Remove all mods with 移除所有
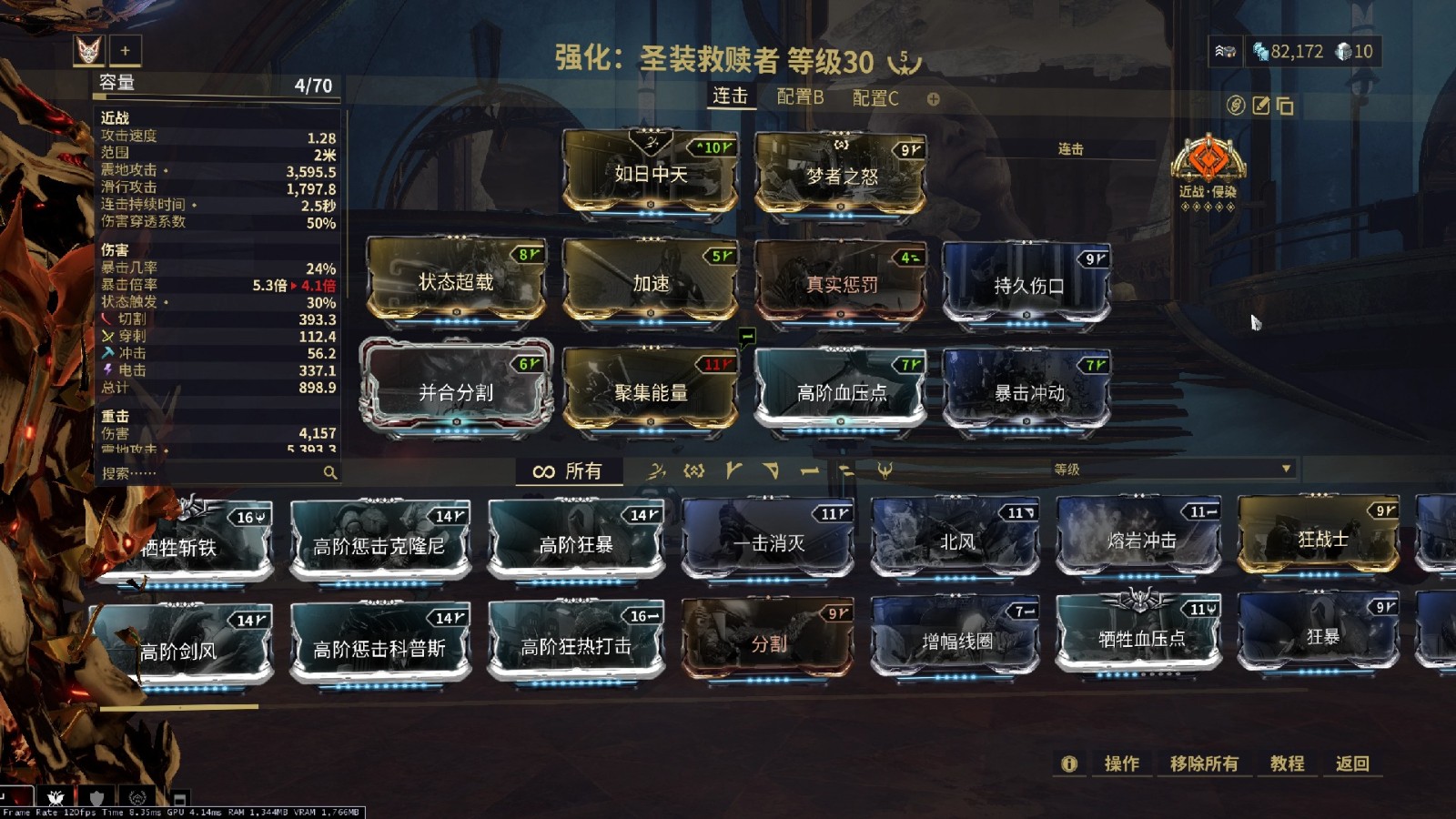Image resolution: width=1456 pixels, height=819 pixels. [1203, 763]
